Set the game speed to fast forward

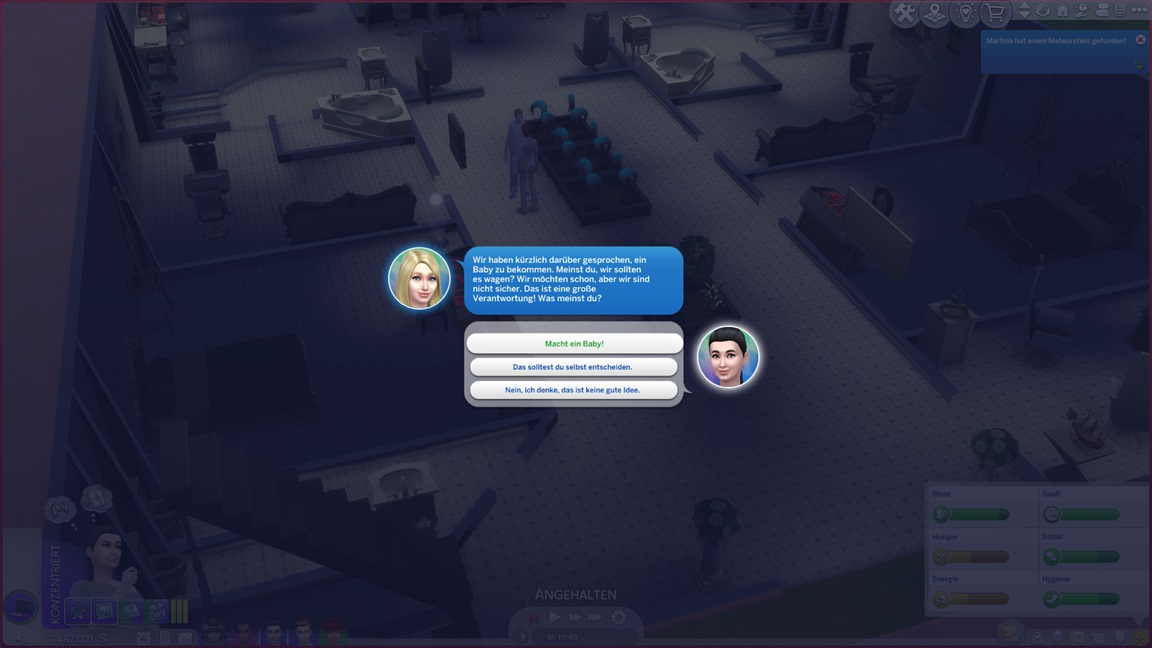[574, 618]
